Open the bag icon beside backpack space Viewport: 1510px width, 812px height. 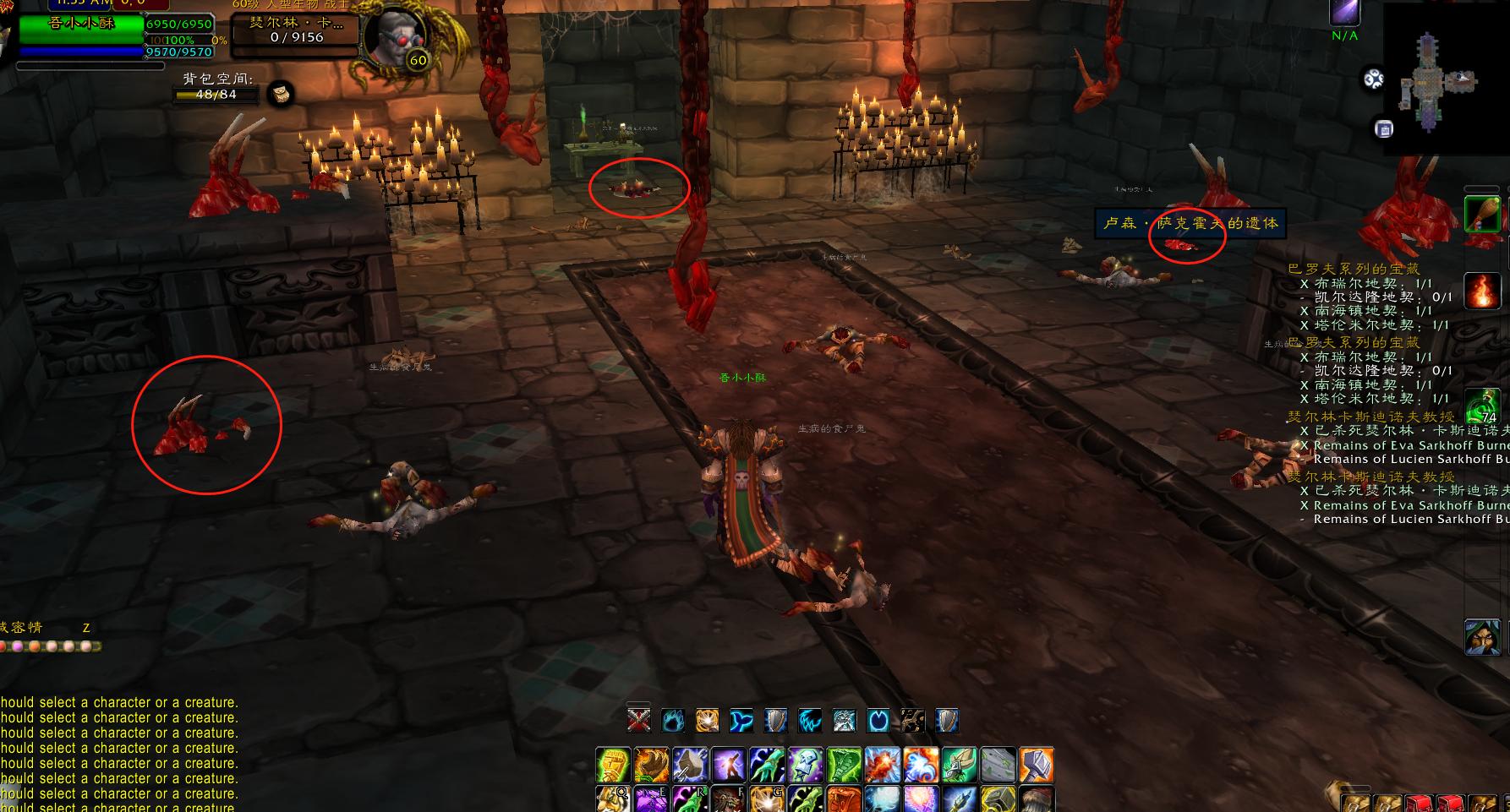pyautogui.click(x=282, y=94)
